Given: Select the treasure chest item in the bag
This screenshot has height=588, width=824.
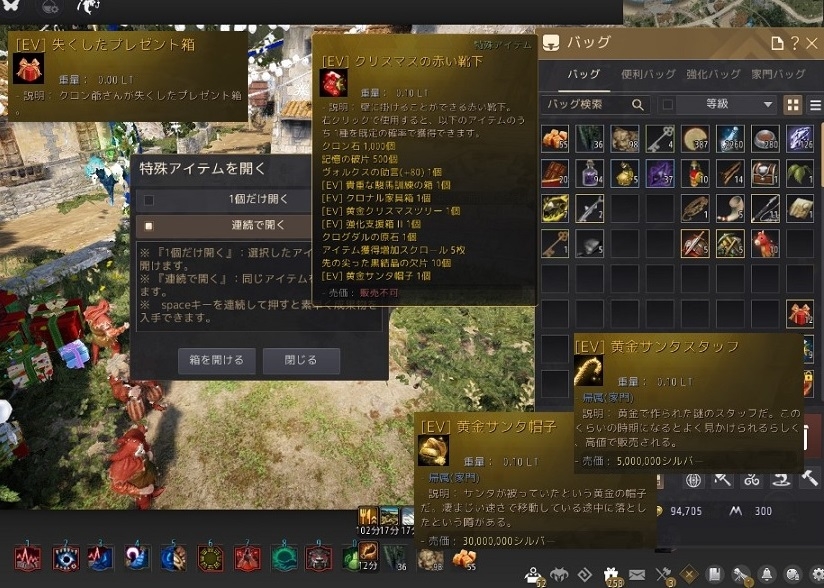Looking at the screenshot, I should (x=764, y=174).
